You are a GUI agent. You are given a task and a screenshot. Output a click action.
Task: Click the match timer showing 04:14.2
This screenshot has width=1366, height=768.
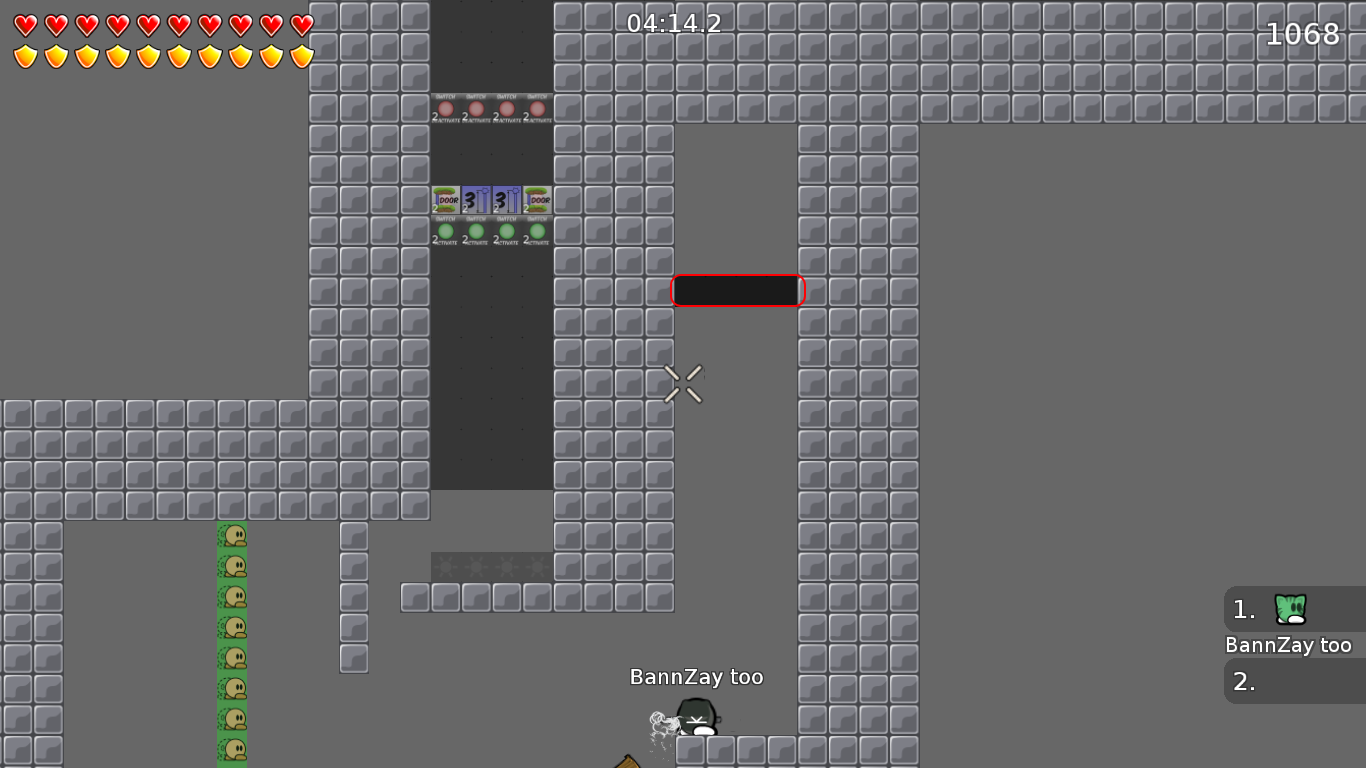coord(672,23)
